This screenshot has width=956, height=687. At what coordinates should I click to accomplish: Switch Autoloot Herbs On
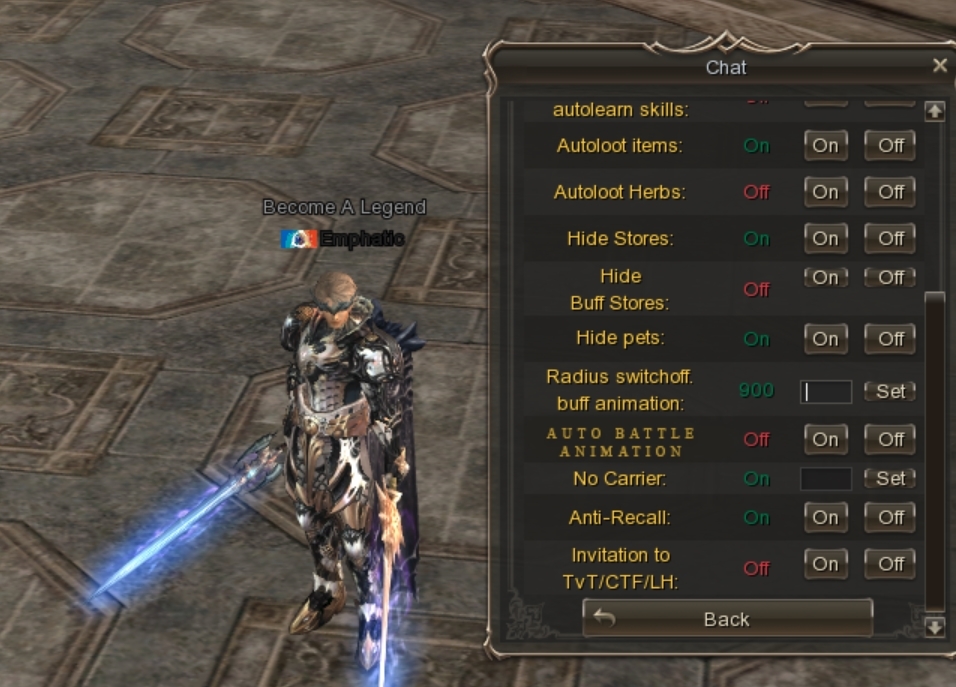click(825, 191)
